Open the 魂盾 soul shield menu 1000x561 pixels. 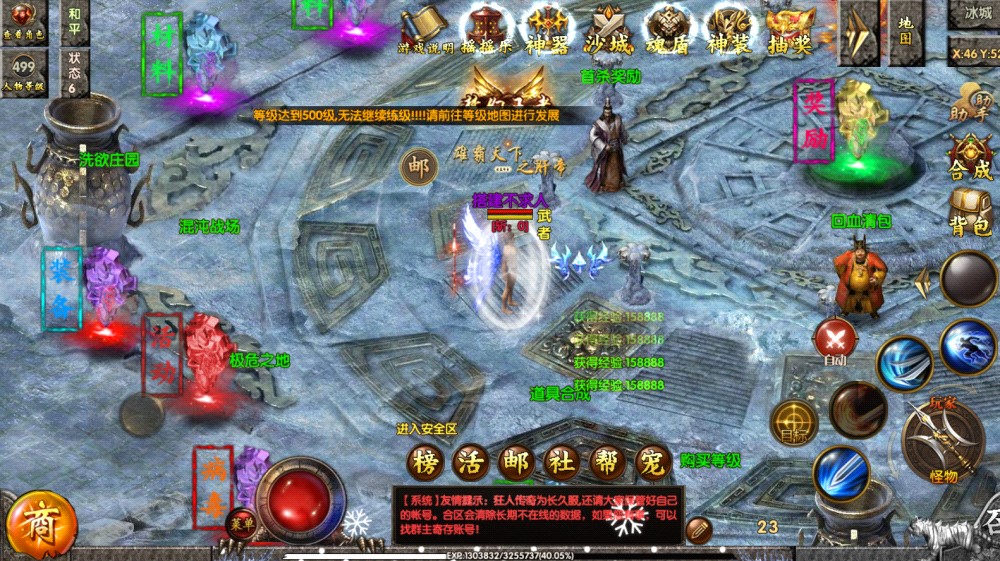pyautogui.click(x=668, y=27)
